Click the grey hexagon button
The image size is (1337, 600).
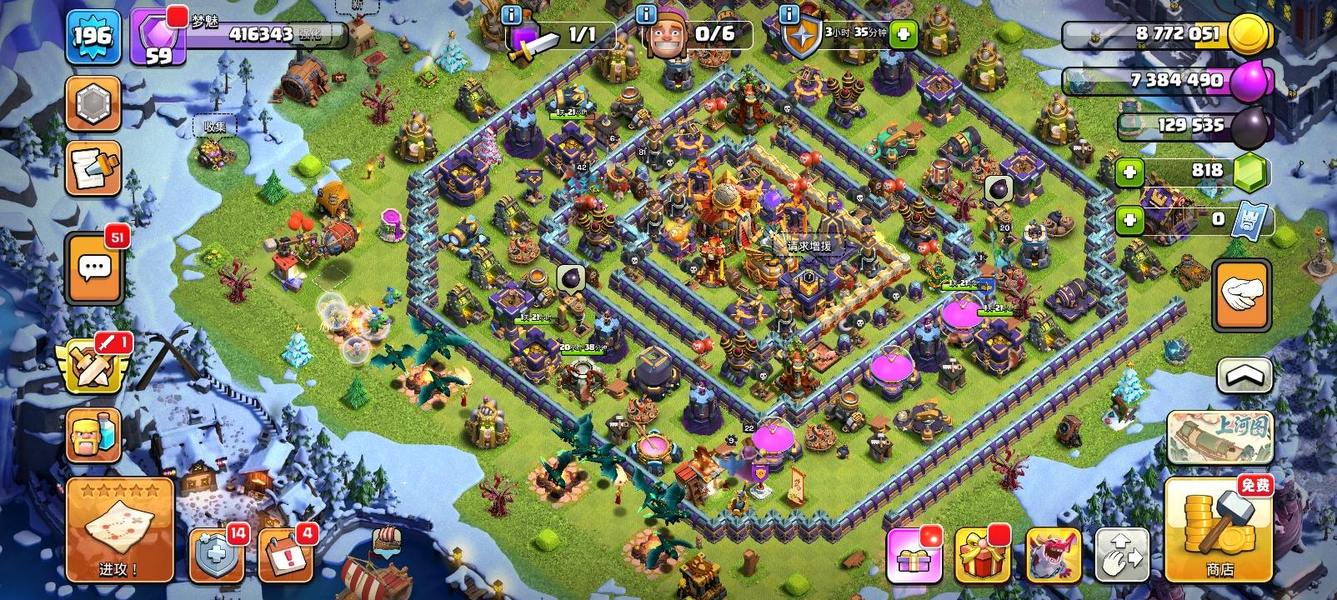(93, 104)
